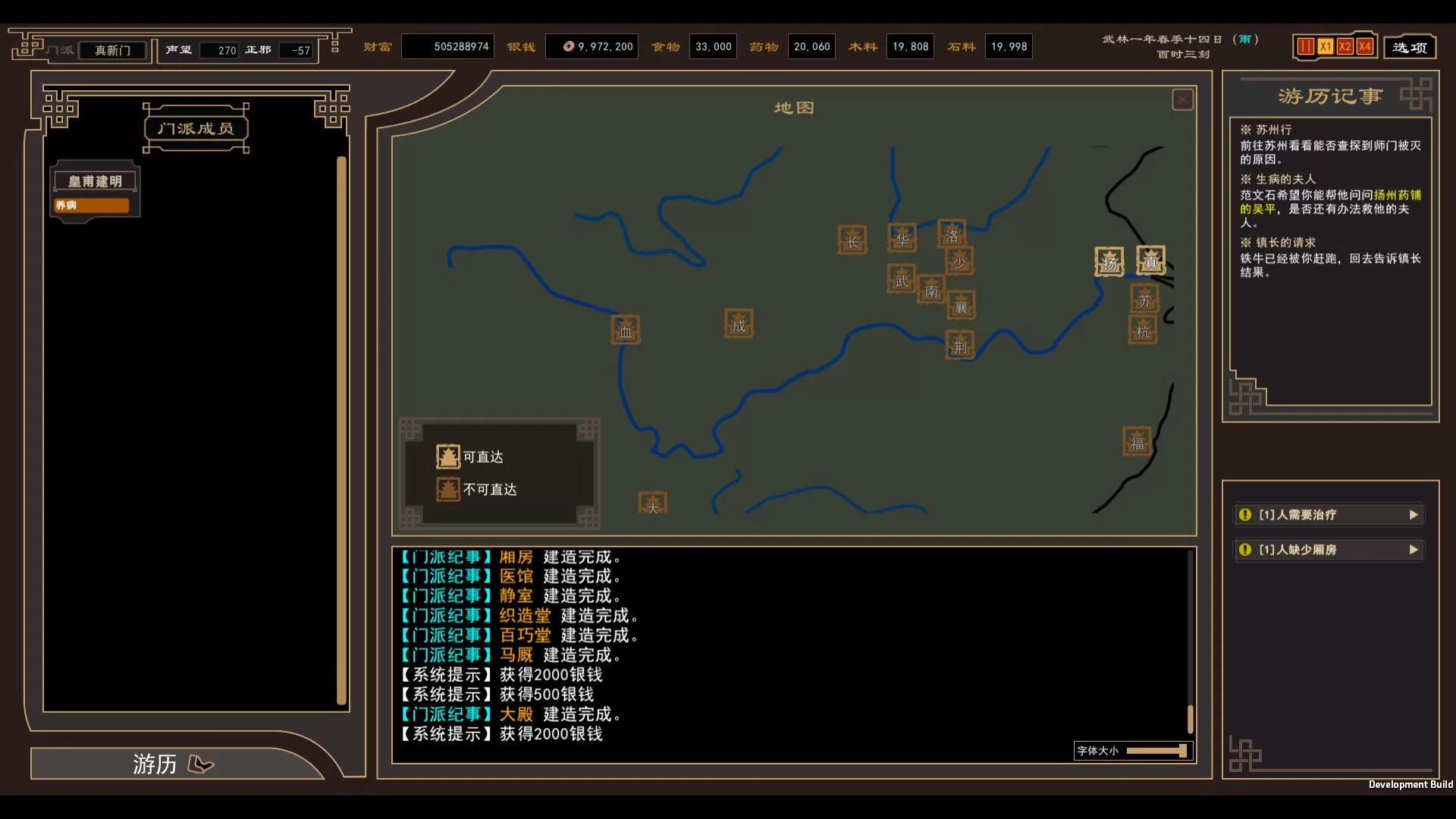The width and height of the screenshot is (1456, 819).
Task: Pause the game with the pause button
Action: pos(1305,47)
